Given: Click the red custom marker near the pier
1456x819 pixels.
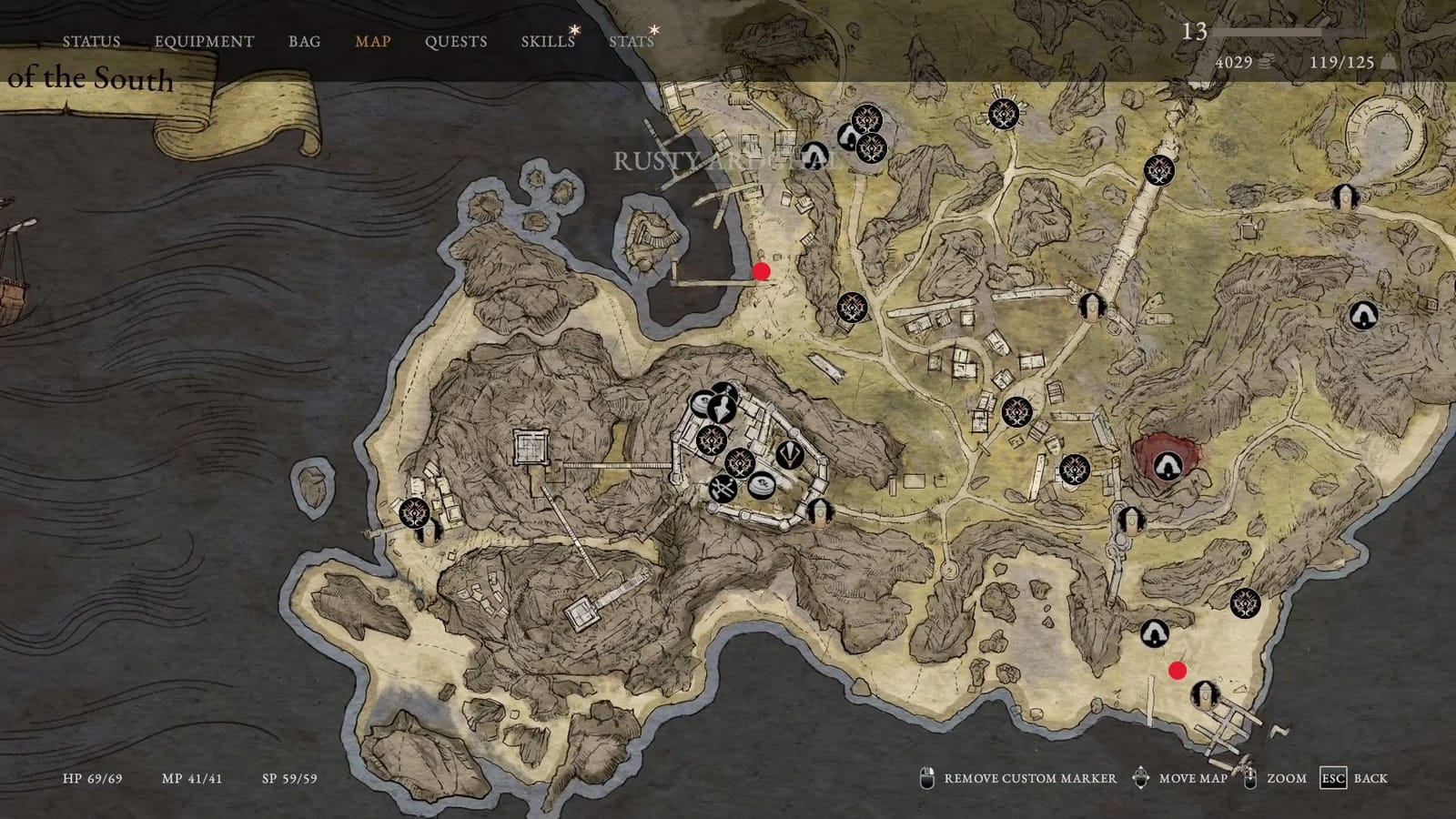Looking at the screenshot, I should pos(763,271).
